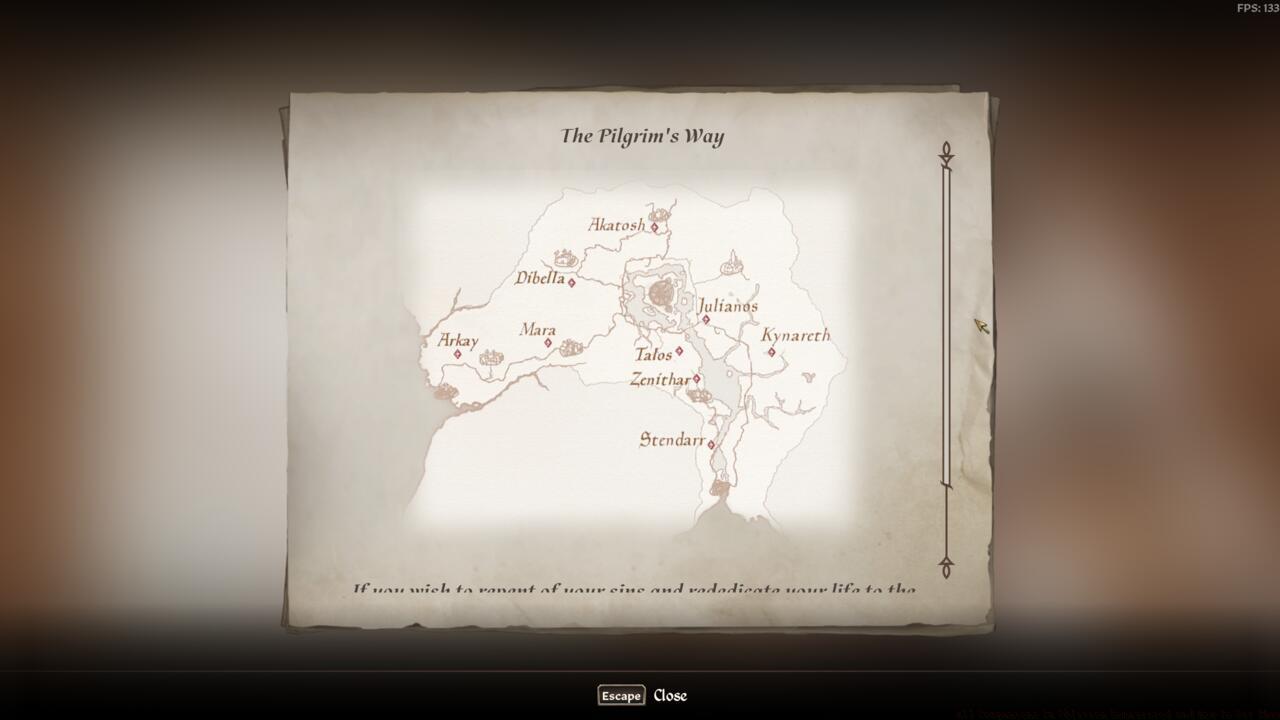Screen dimensions: 1280x720
Task: Select the Dibella wayshrine marker
Action: (x=570, y=283)
